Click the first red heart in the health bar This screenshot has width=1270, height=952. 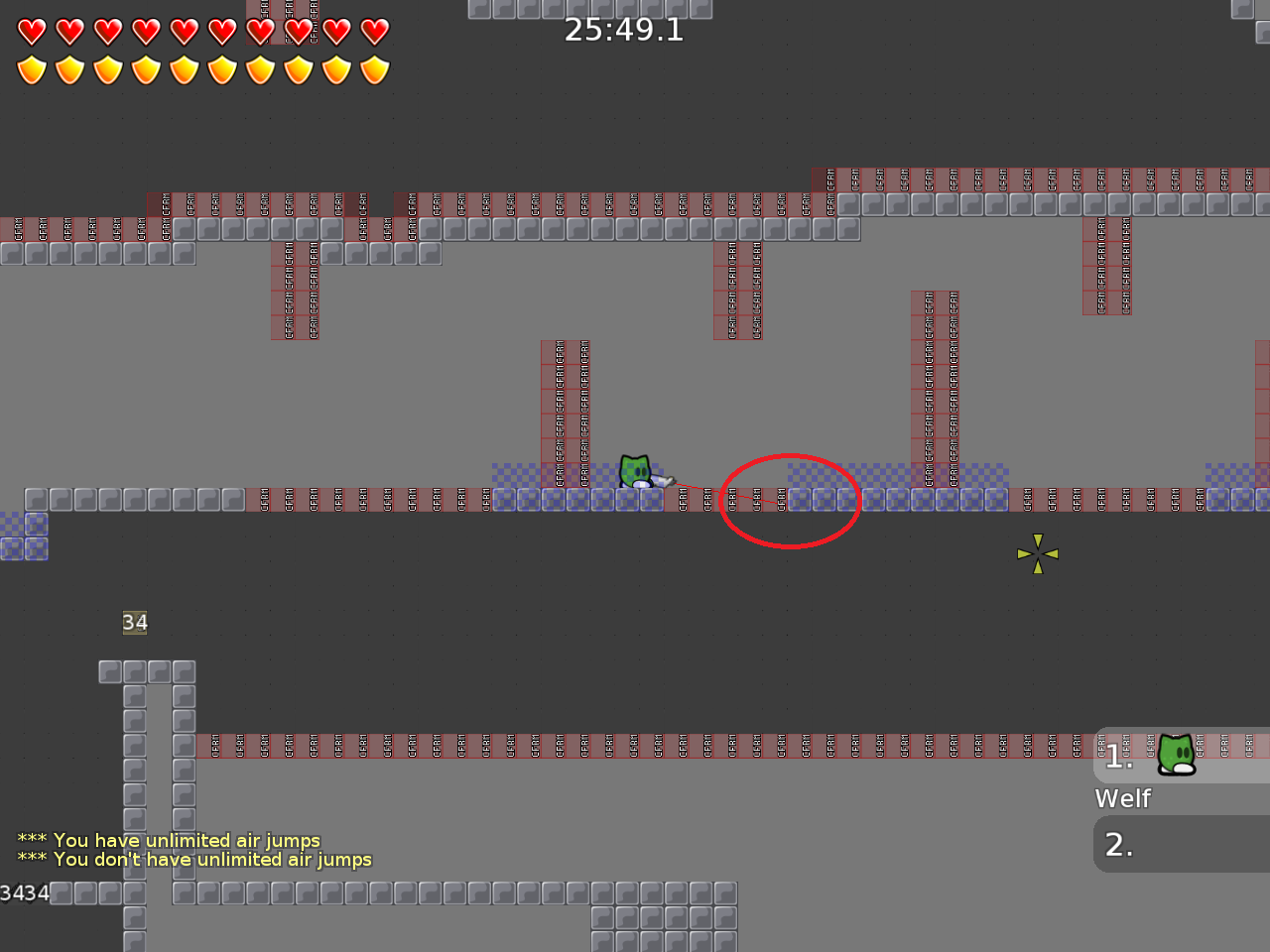coord(33,31)
